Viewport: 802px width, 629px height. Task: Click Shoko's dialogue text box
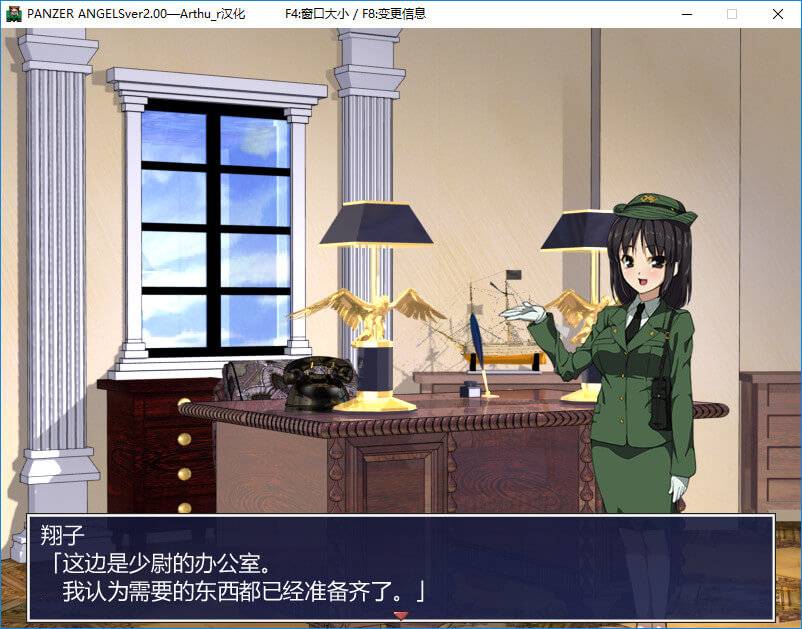click(400, 567)
